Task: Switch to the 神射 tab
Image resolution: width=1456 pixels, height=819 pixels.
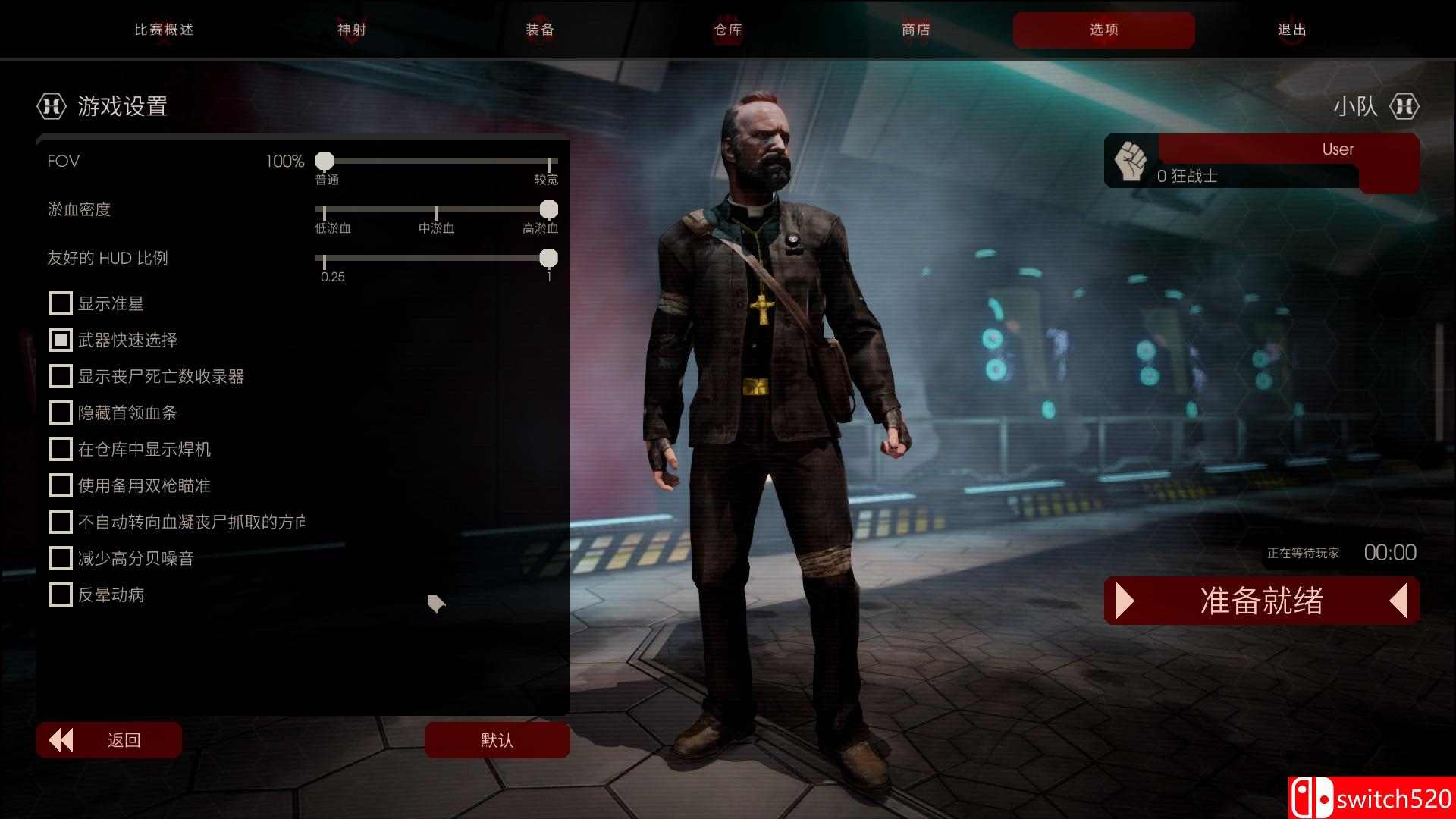Action: click(352, 30)
